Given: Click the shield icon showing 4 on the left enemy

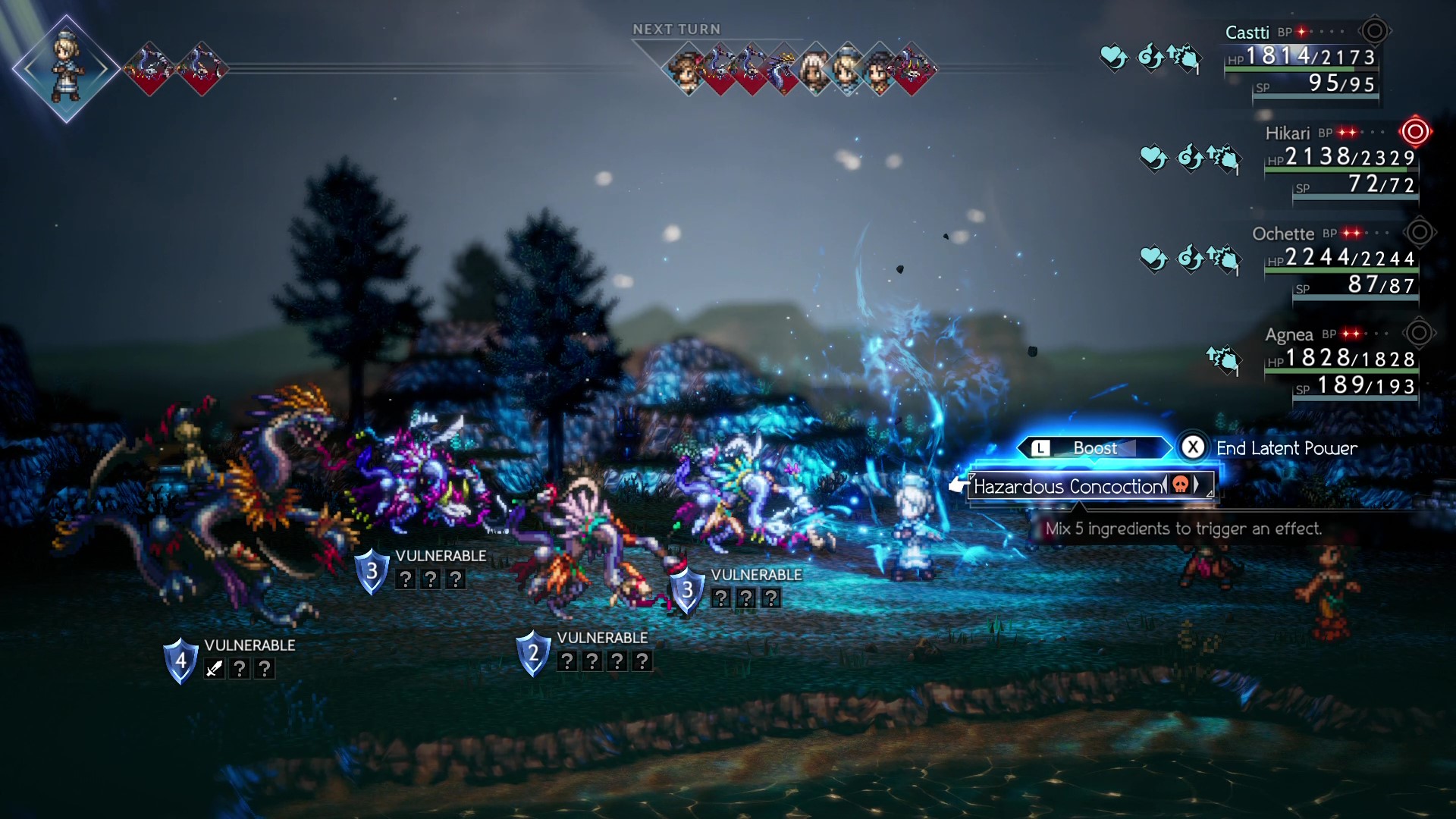Looking at the screenshot, I should point(180,661).
